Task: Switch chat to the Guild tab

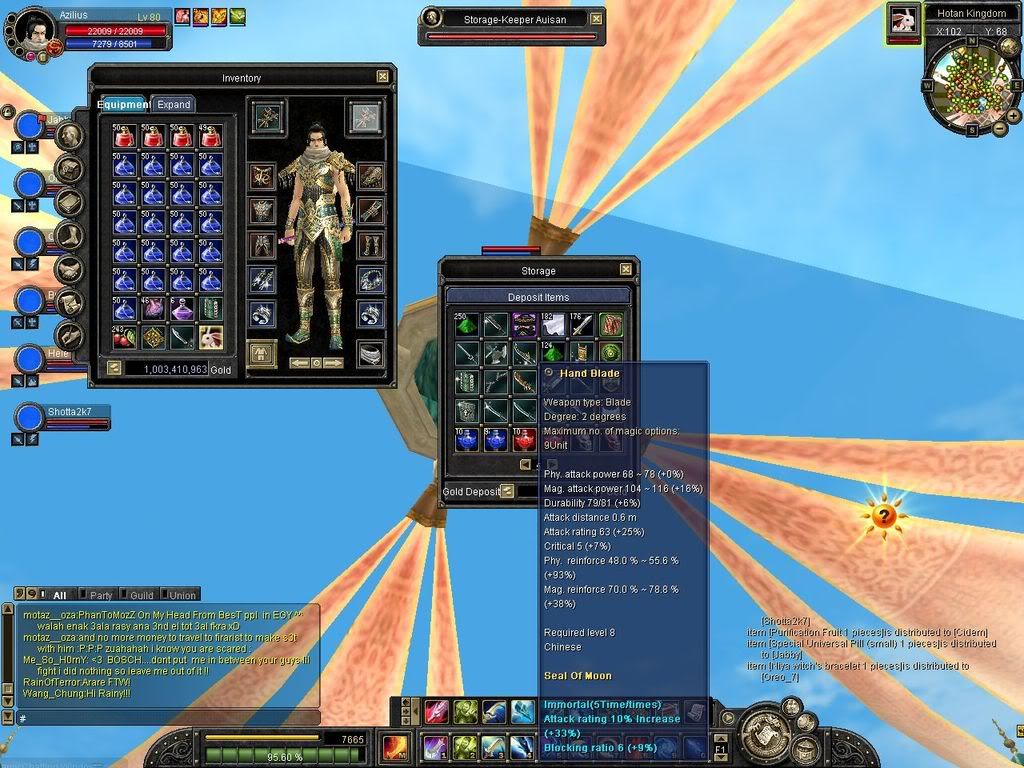Action: pos(141,595)
